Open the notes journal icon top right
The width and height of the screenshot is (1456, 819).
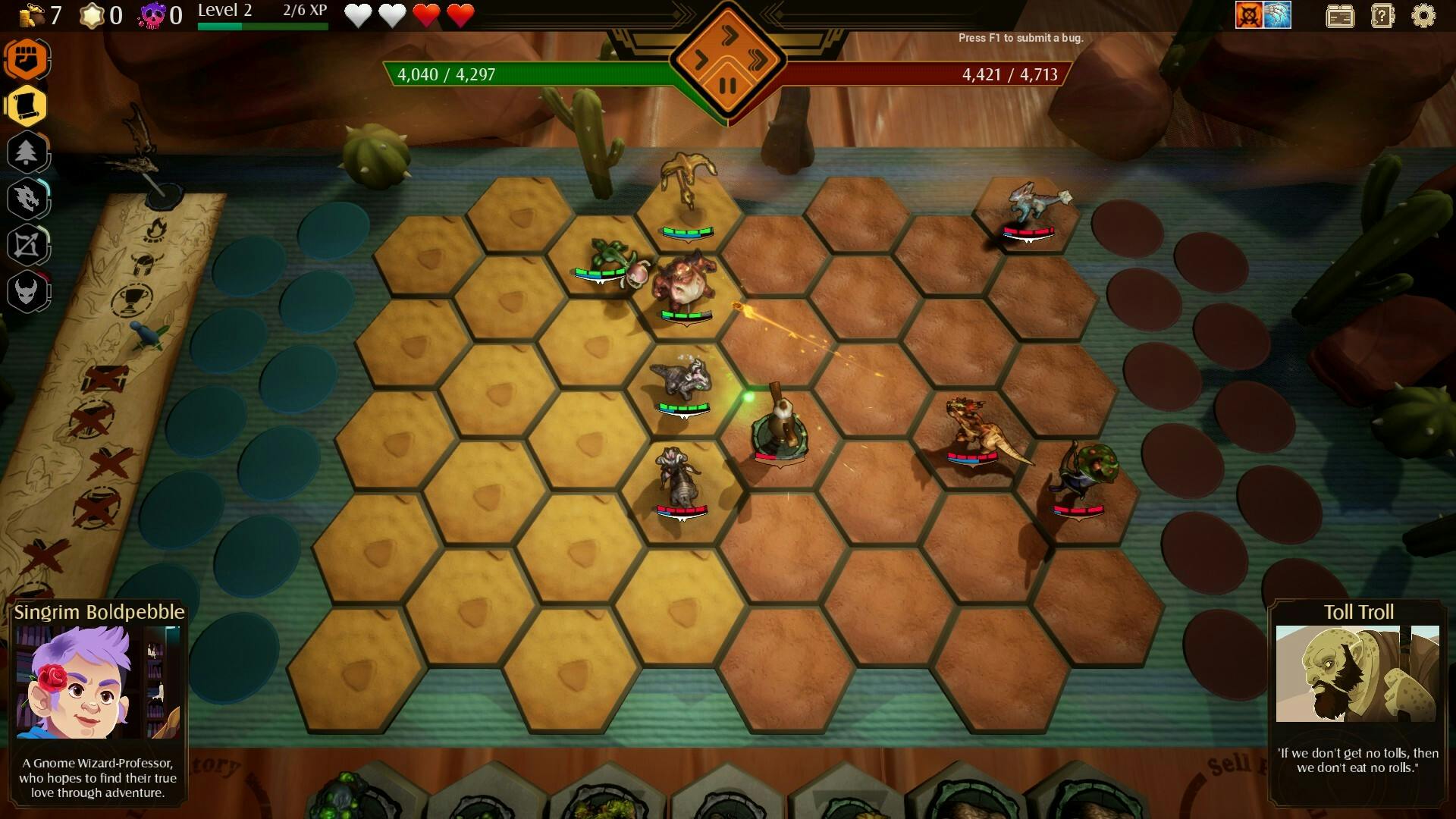coord(1341,16)
